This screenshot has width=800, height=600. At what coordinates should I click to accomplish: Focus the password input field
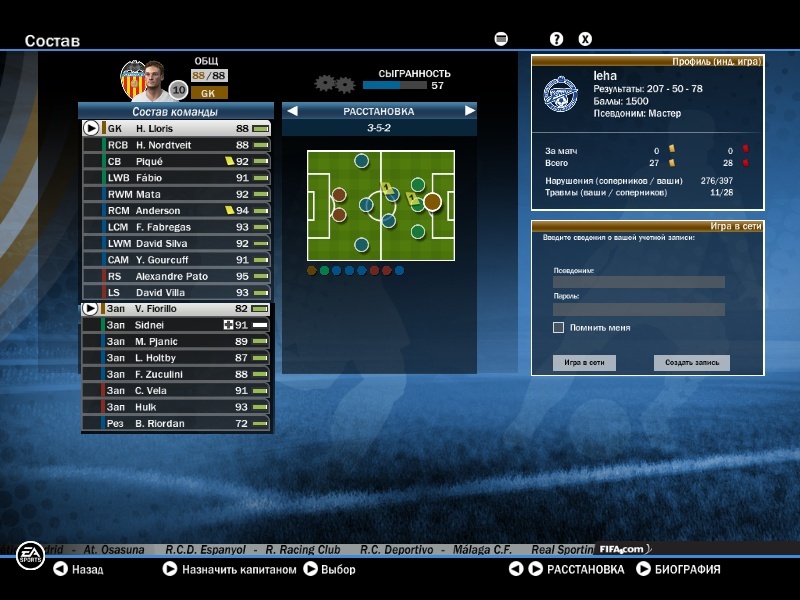[638, 309]
